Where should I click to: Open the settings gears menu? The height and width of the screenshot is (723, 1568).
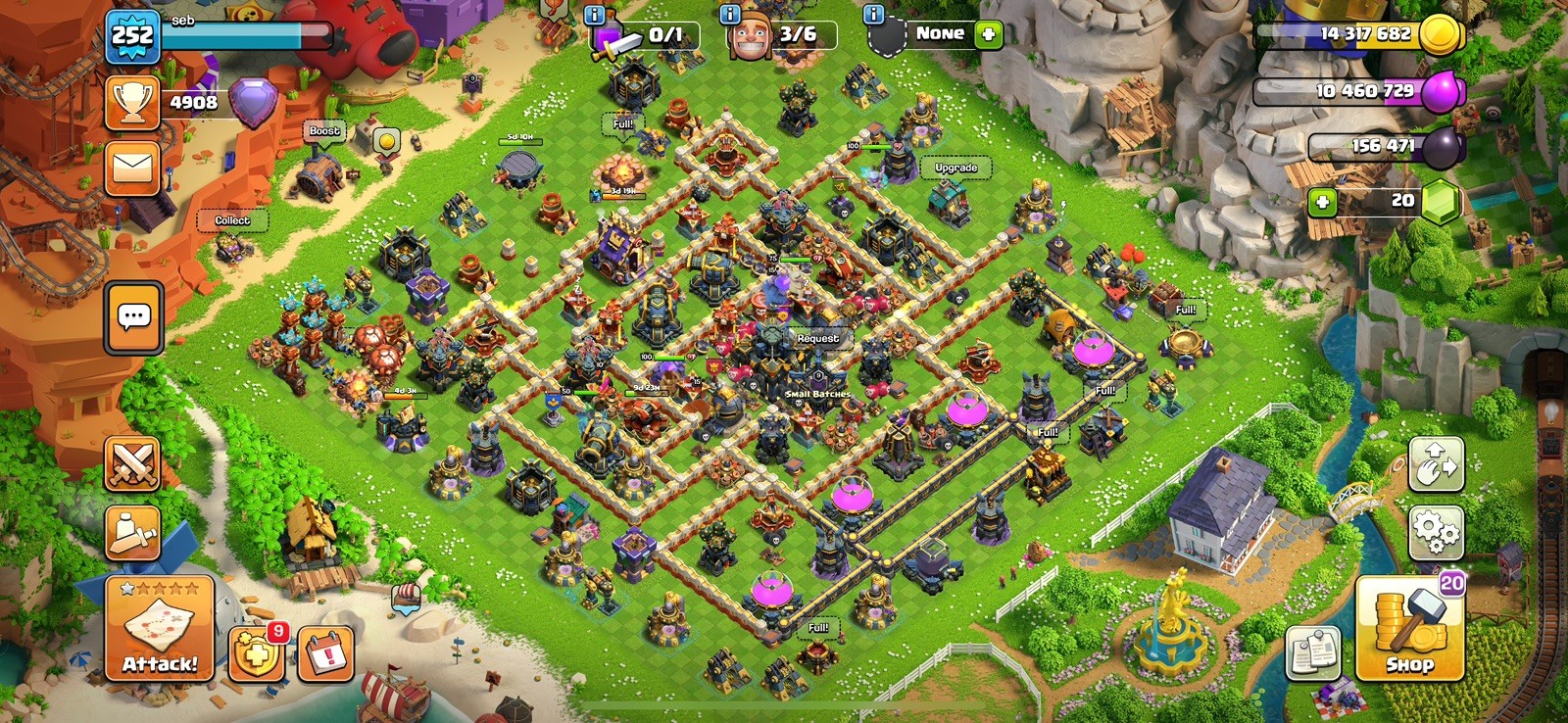(x=1436, y=532)
